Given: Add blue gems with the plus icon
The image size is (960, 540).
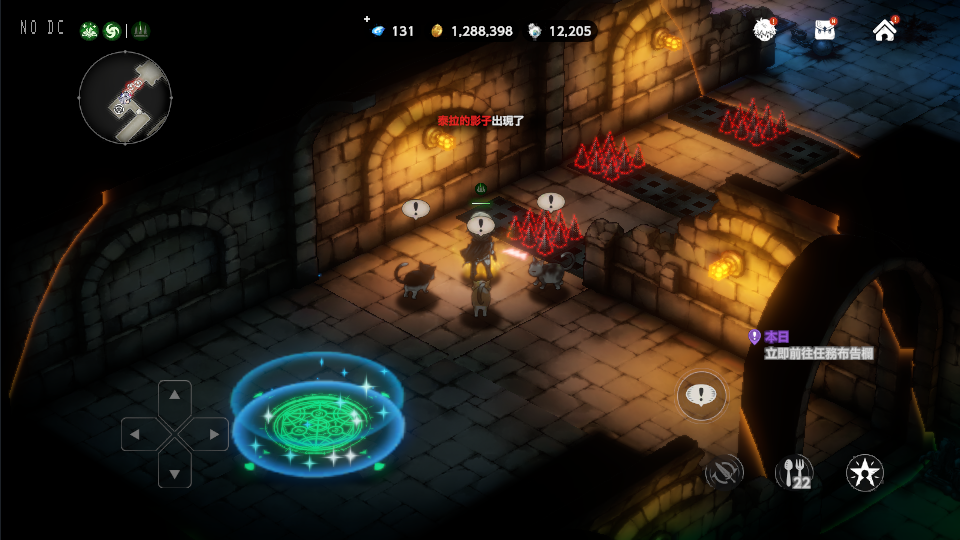Looking at the screenshot, I should (367, 19).
